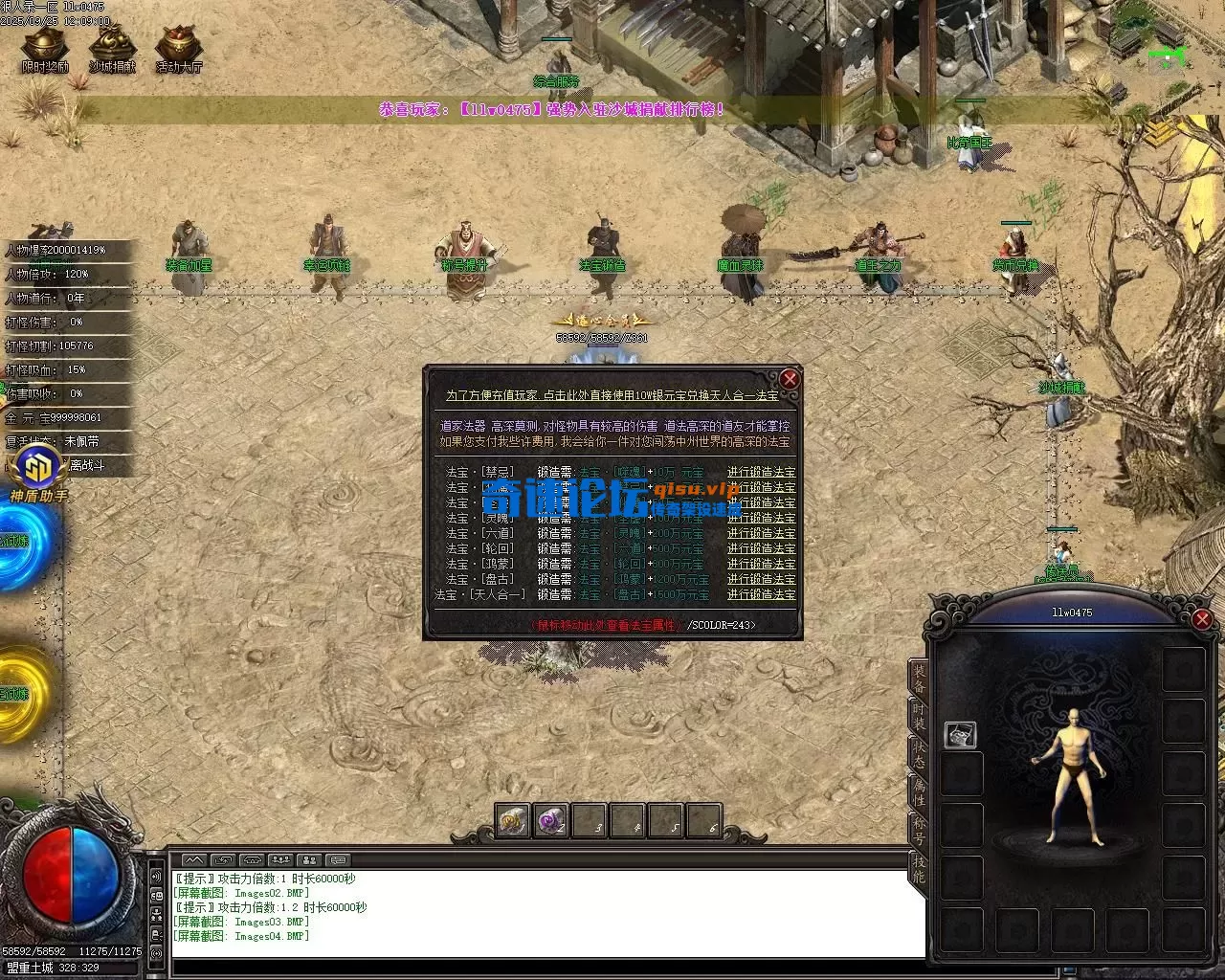
Task: Open the 活动大厅 icon
Action: [x=179, y=49]
